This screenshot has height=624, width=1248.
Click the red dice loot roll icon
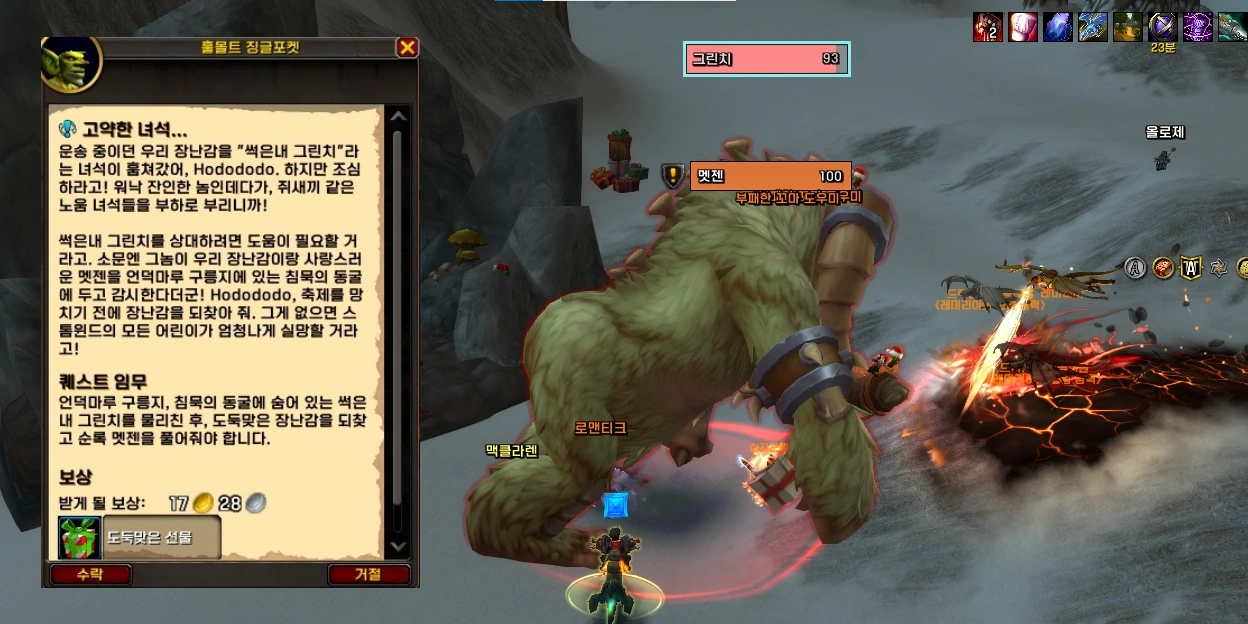[1162, 267]
